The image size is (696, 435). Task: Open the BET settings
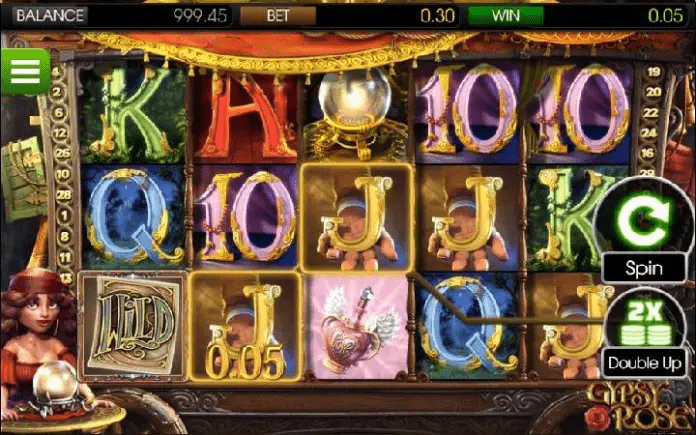point(278,16)
